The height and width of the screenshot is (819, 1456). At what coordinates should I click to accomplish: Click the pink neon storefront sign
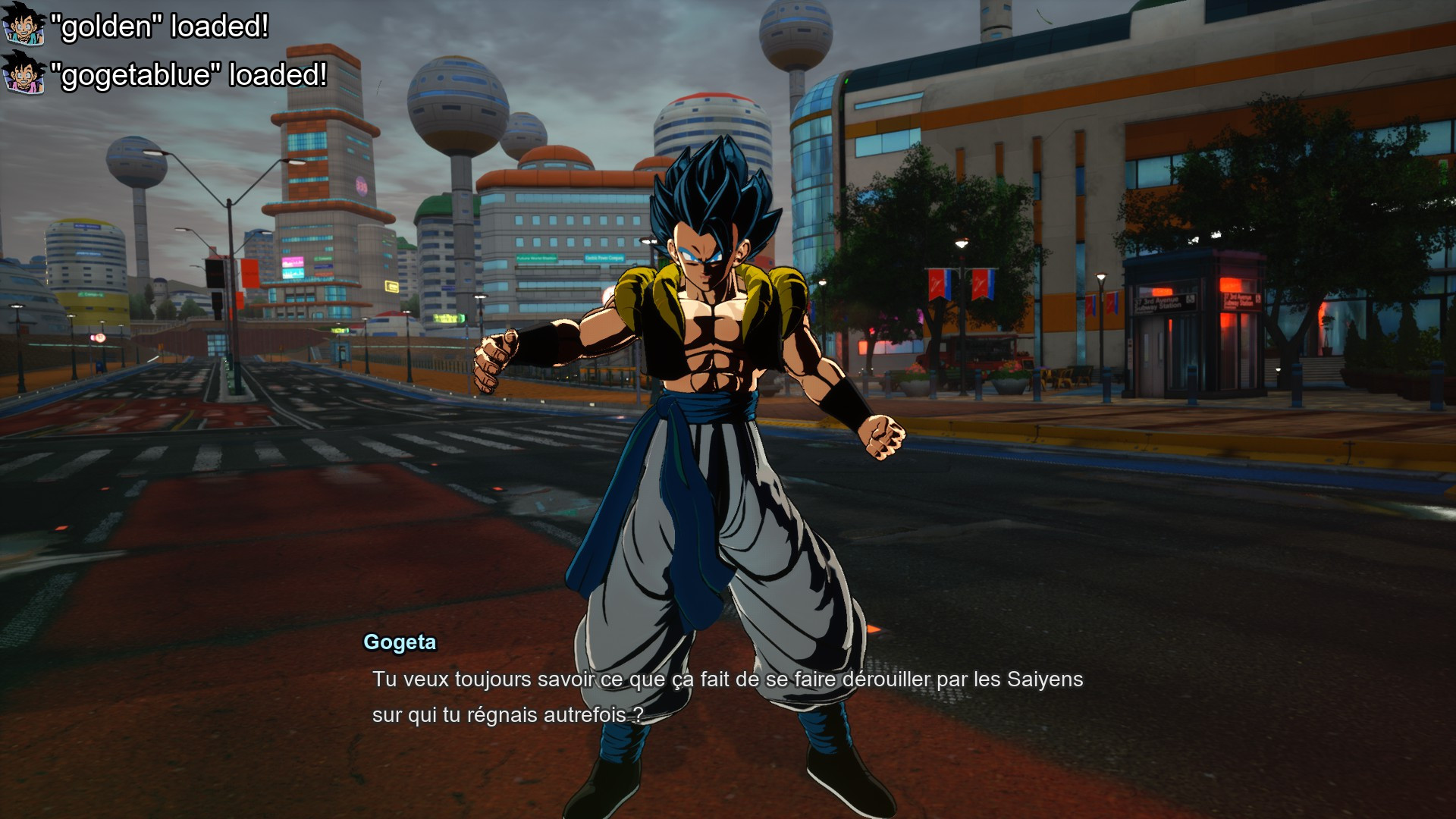click(293, 262)
